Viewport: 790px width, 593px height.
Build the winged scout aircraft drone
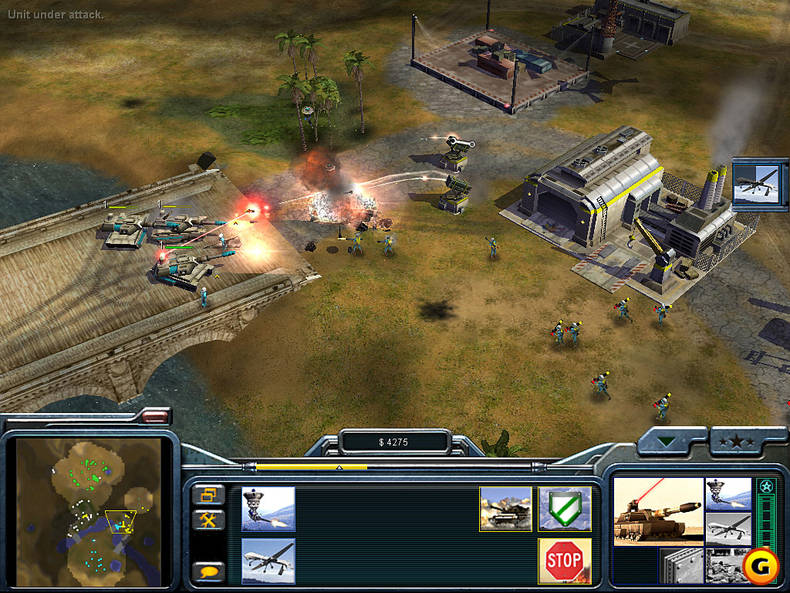pos(268,561)
